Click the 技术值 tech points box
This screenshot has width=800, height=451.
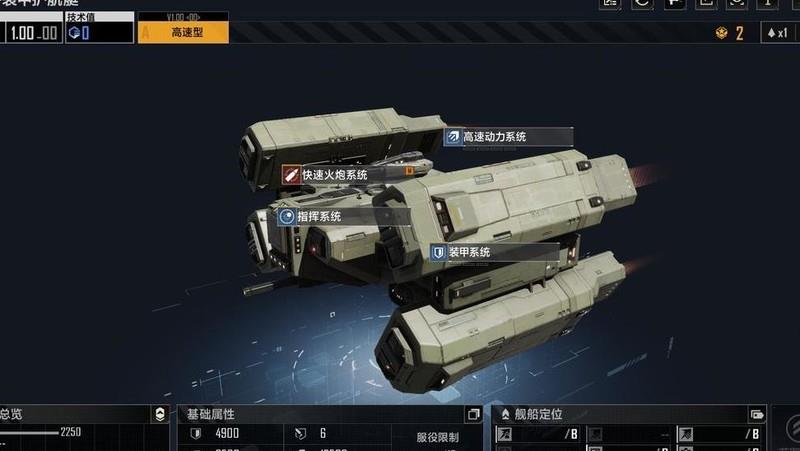[99, 32]
